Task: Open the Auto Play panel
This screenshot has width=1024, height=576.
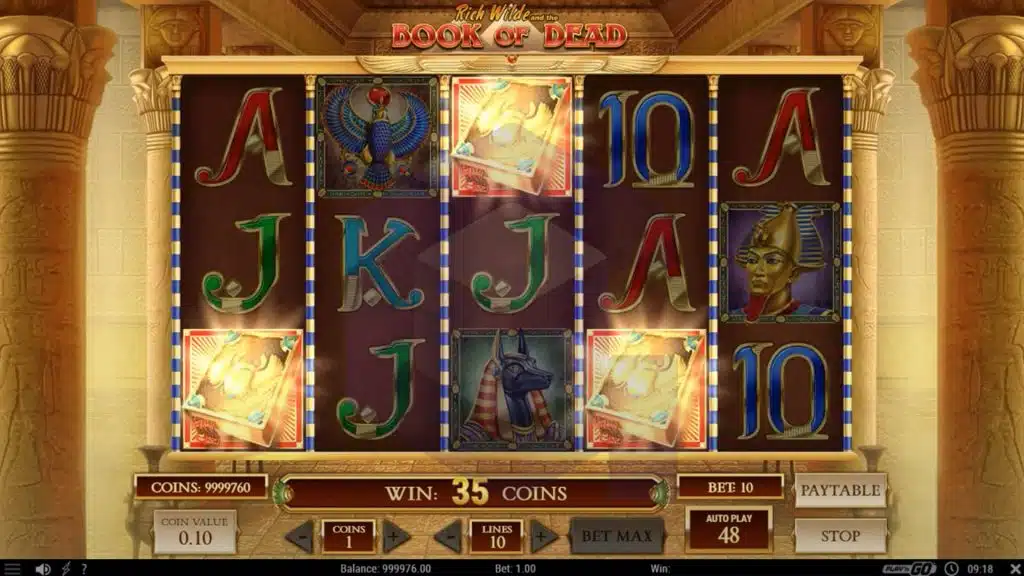Action: (729, 529)
